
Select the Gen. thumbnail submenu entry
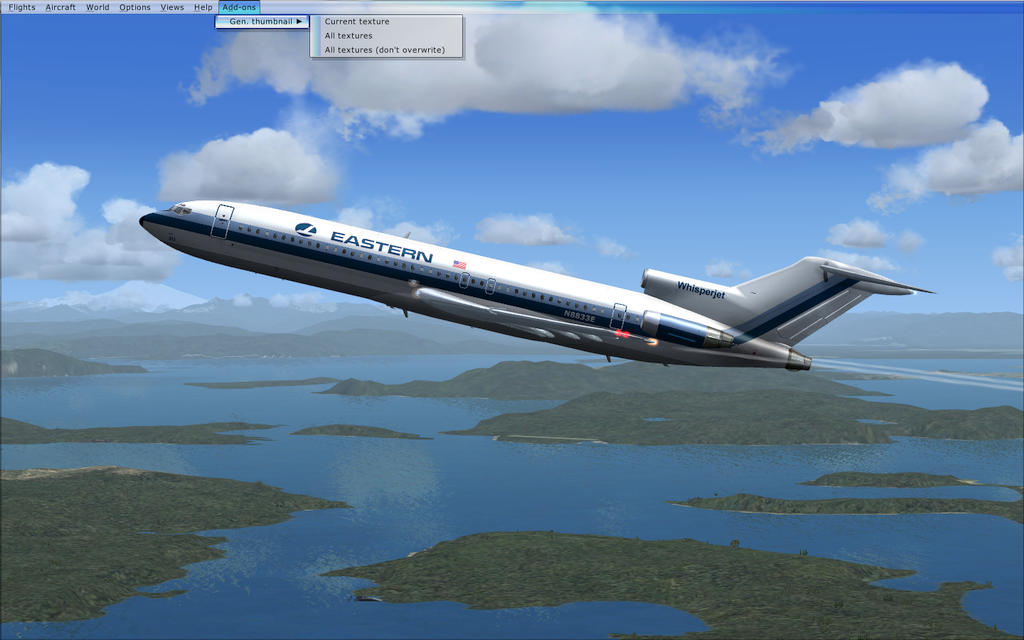point(262,21)
